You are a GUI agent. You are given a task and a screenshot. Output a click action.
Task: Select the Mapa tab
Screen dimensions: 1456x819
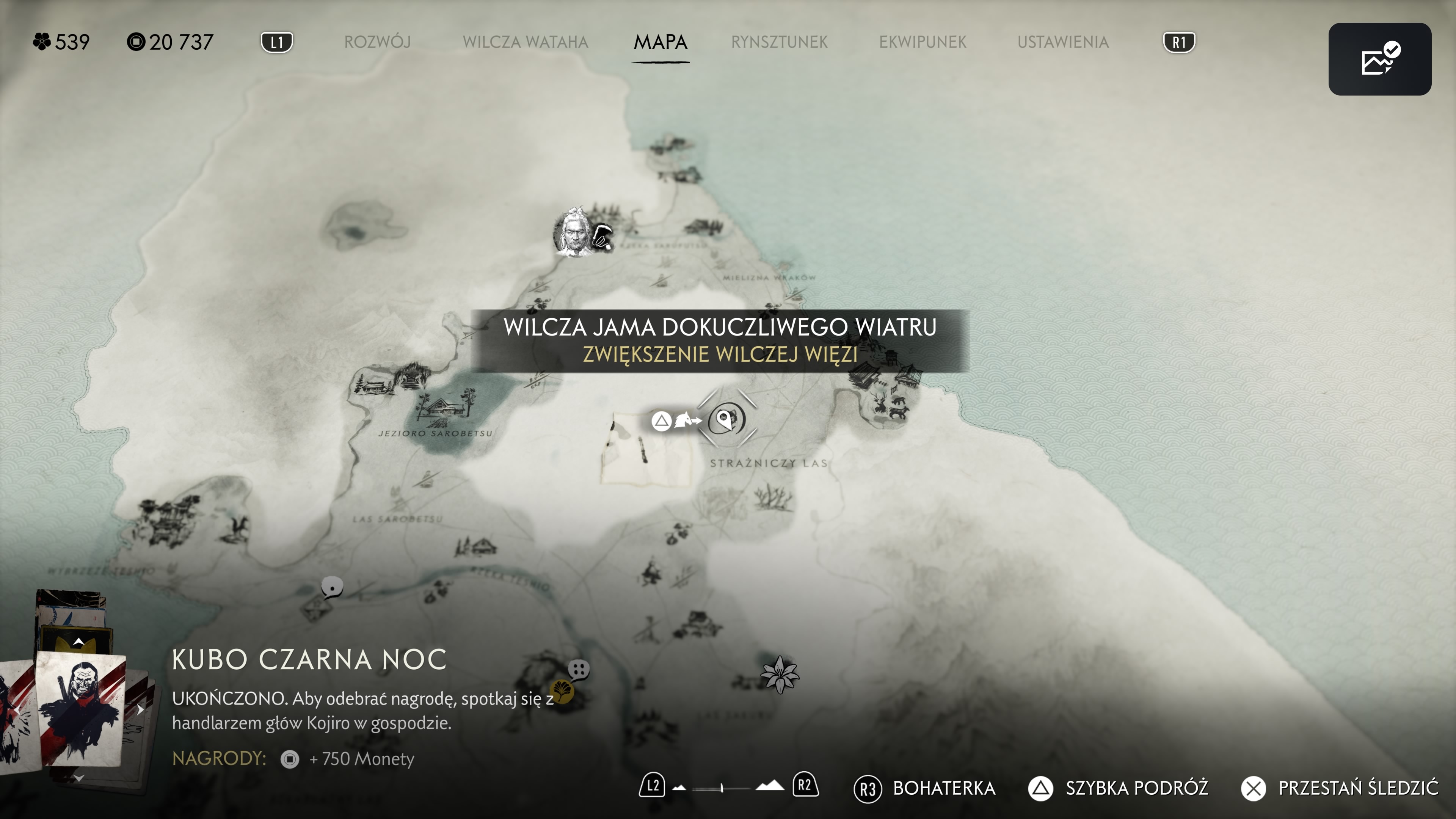coord(660,42)
